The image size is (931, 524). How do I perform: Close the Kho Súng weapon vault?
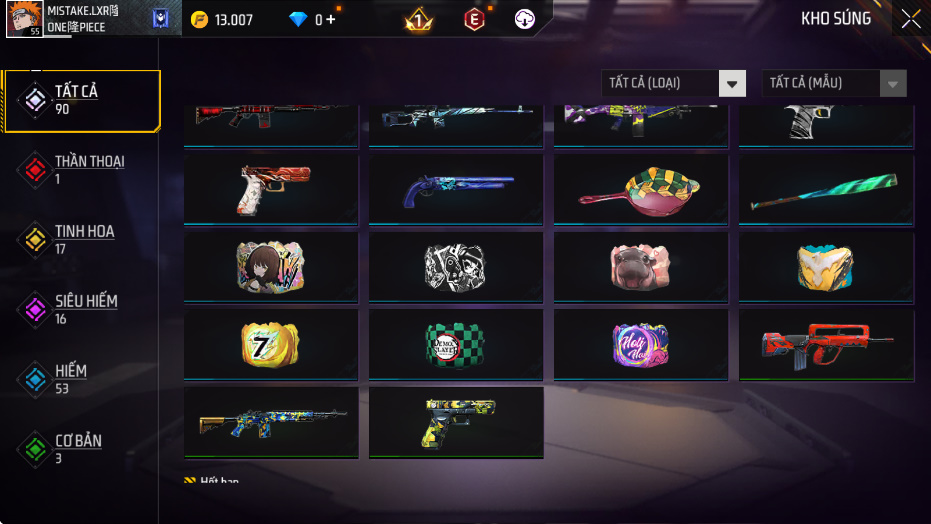tap(910, 19)
